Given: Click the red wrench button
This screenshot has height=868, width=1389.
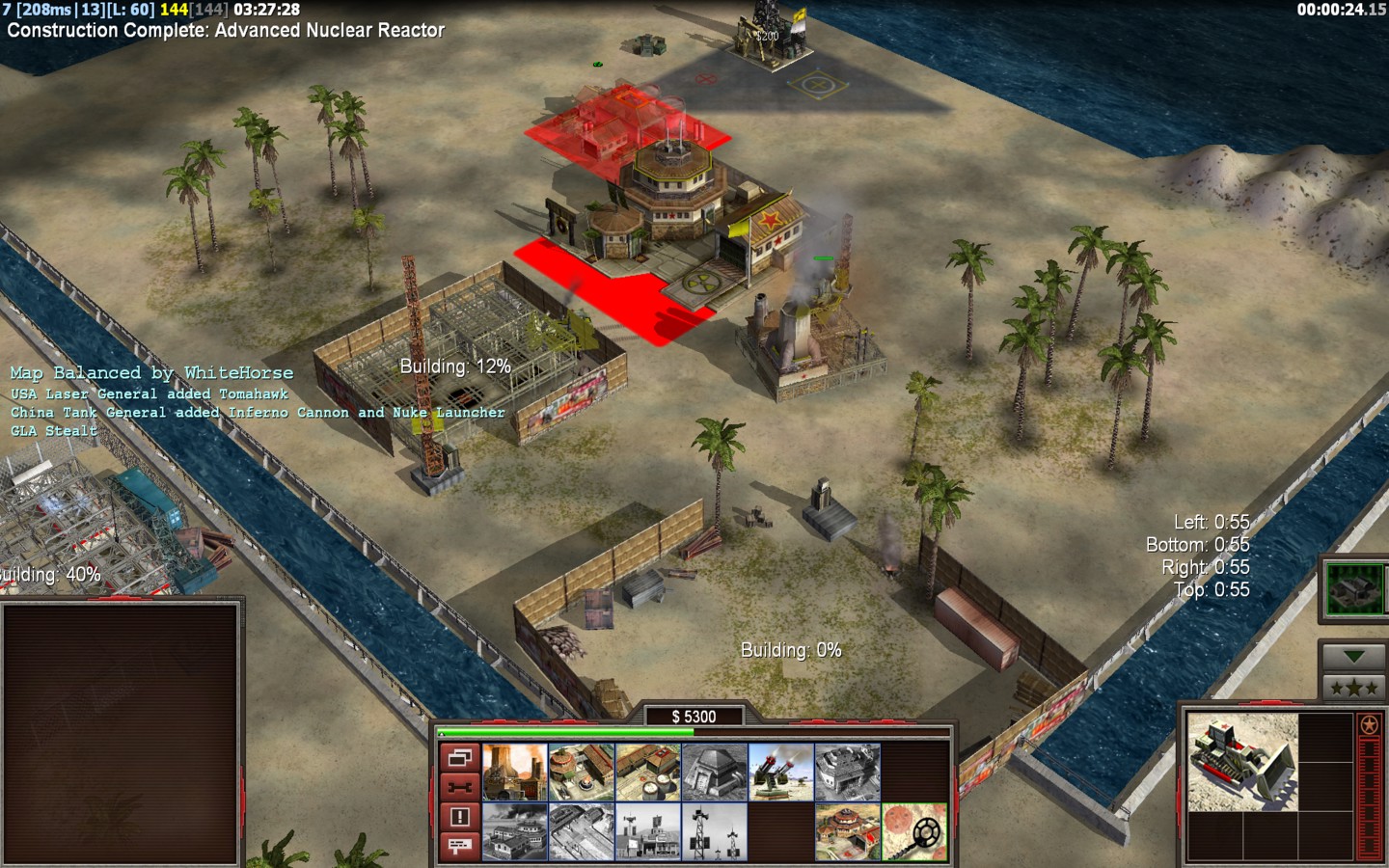Looking at the screenshot, I should [x=459, y=787].
